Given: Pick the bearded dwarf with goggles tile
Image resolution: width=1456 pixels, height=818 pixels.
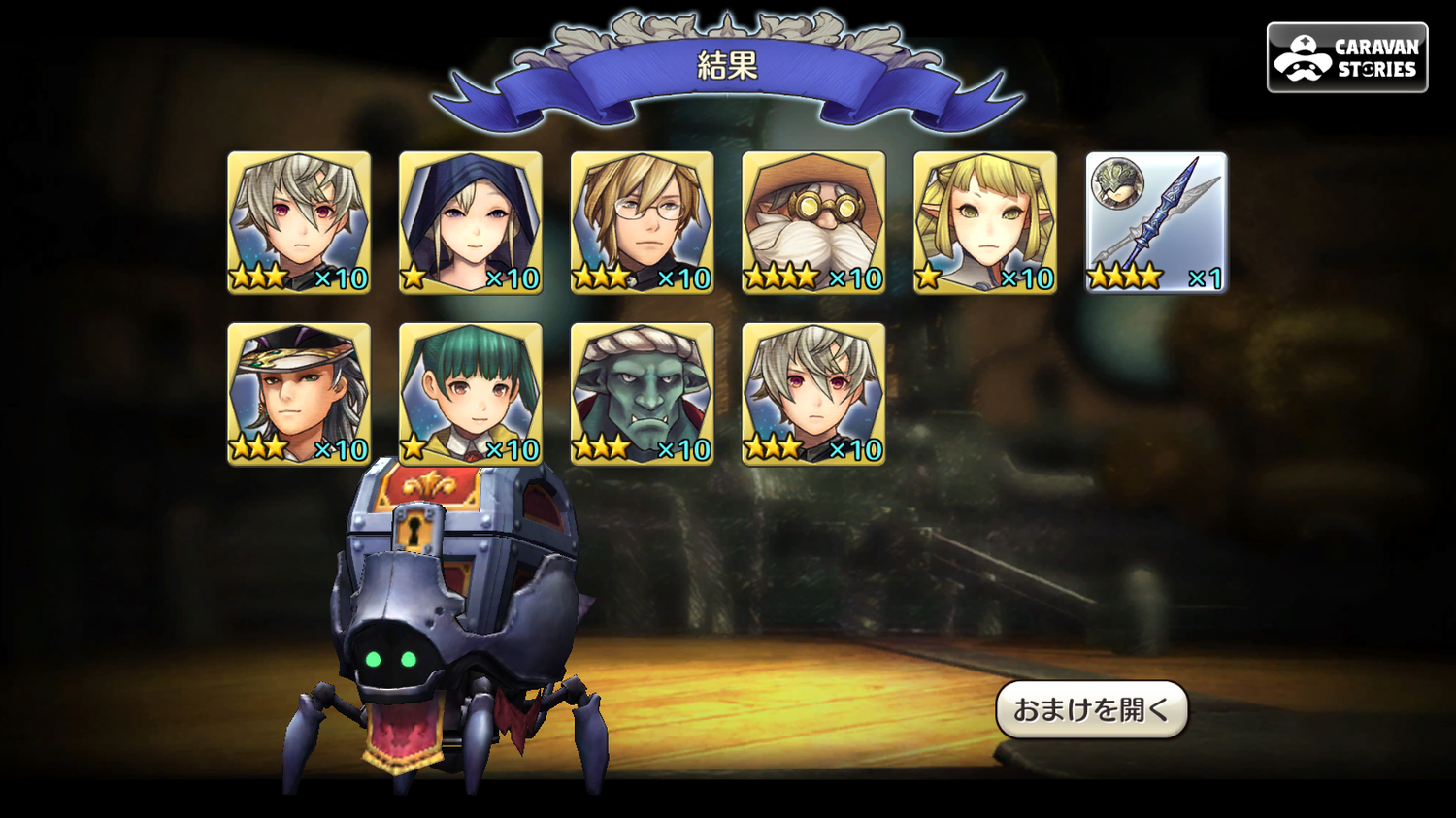Looking at the screenshot, I should click(813, 222).
